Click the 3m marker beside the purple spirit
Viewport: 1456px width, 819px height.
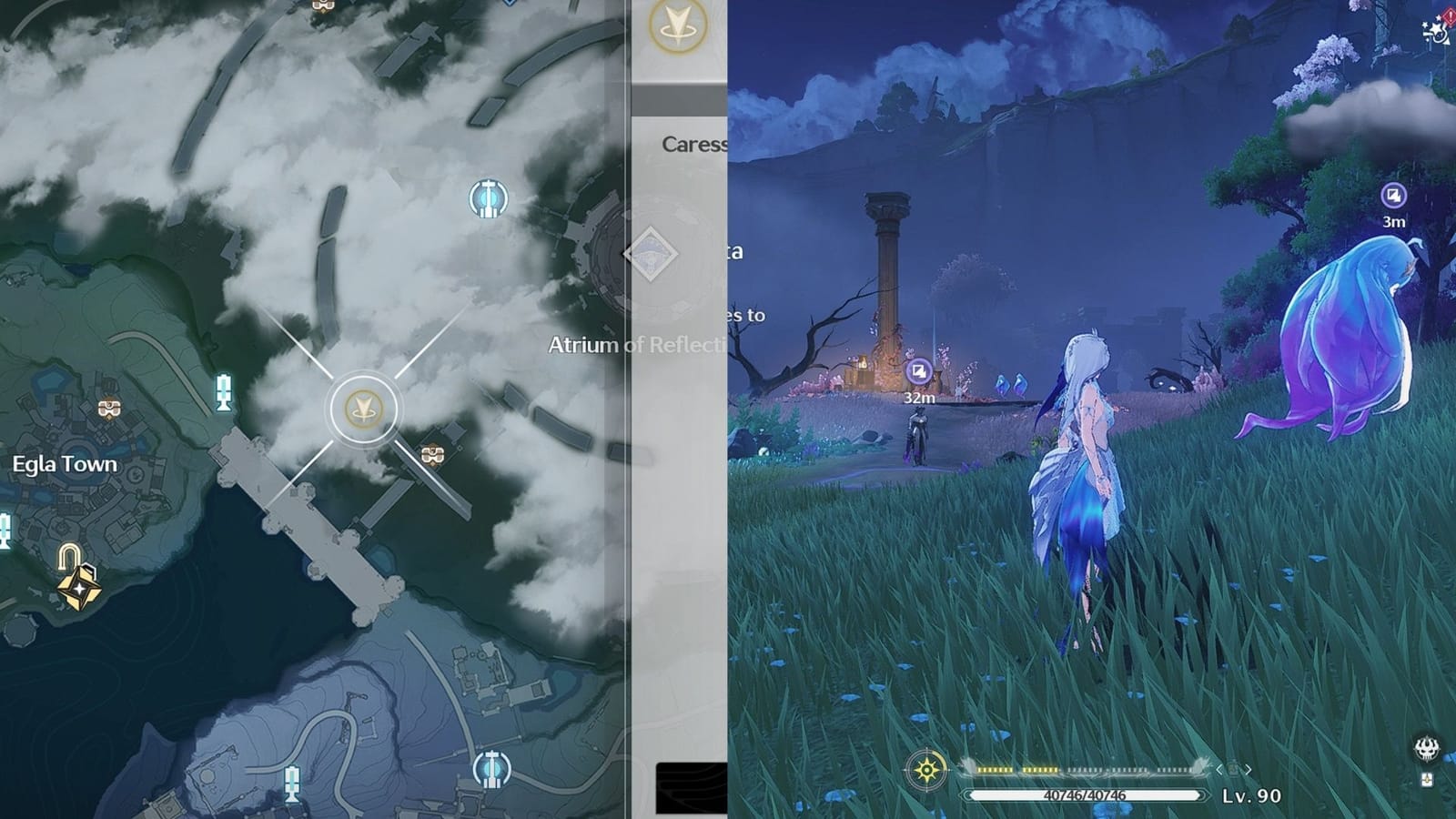pos(1392,194)
